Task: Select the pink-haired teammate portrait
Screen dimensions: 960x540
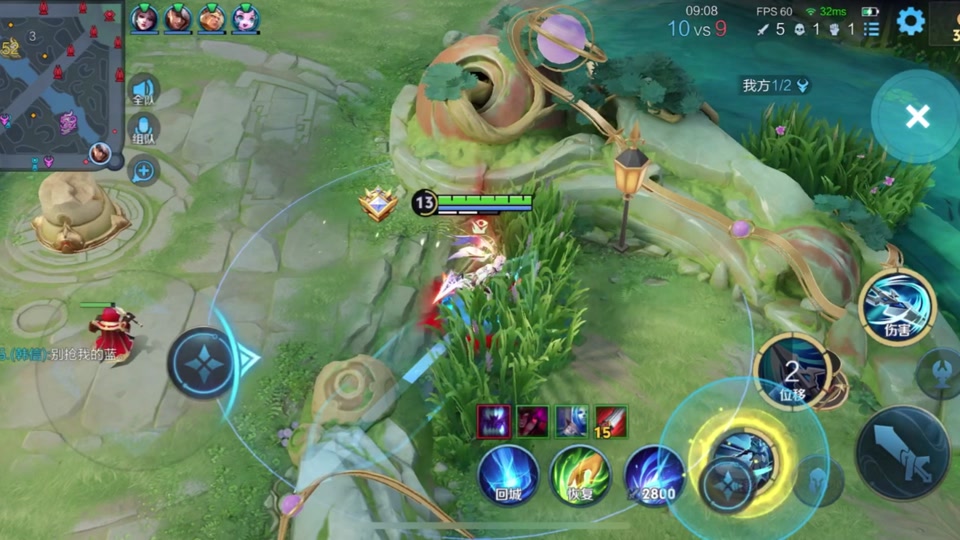Action: tap(245, 18)
